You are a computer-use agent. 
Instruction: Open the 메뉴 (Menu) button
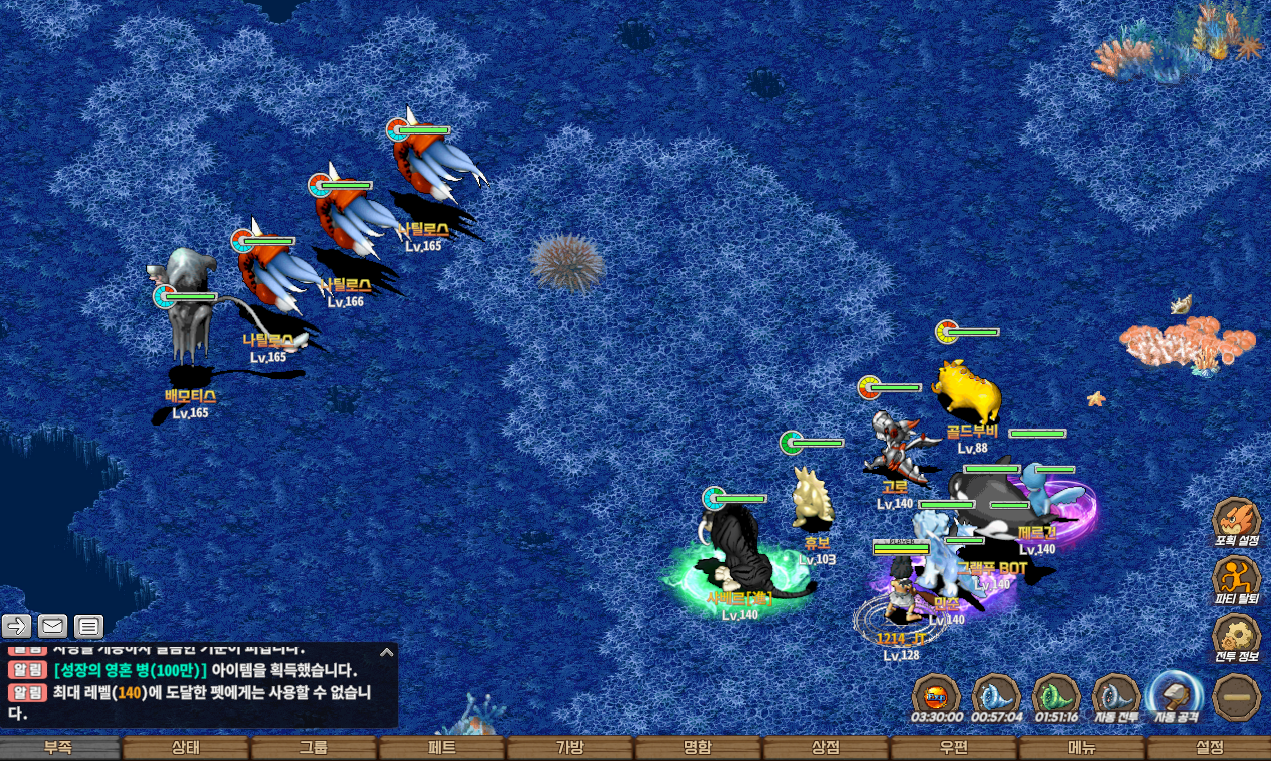tap(1082, 748)
